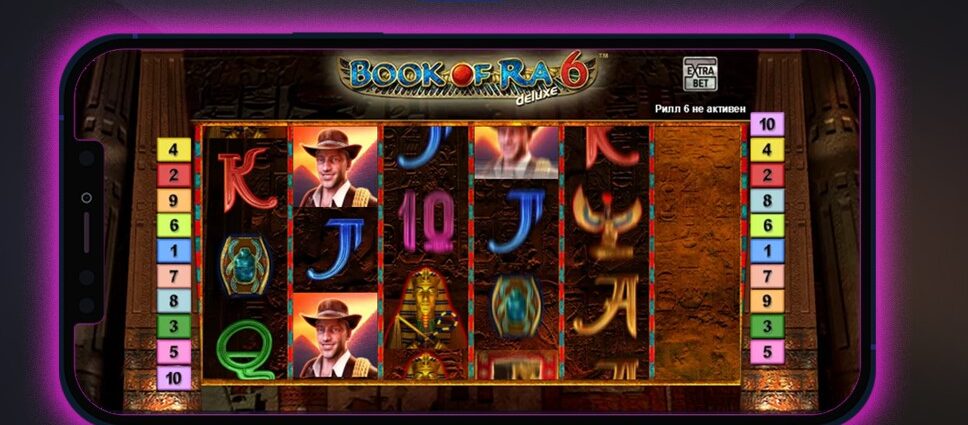Pick the payline 10 marker on left side
The width and height of the screenshot is (968, 425).
click(x=173, y=377)
